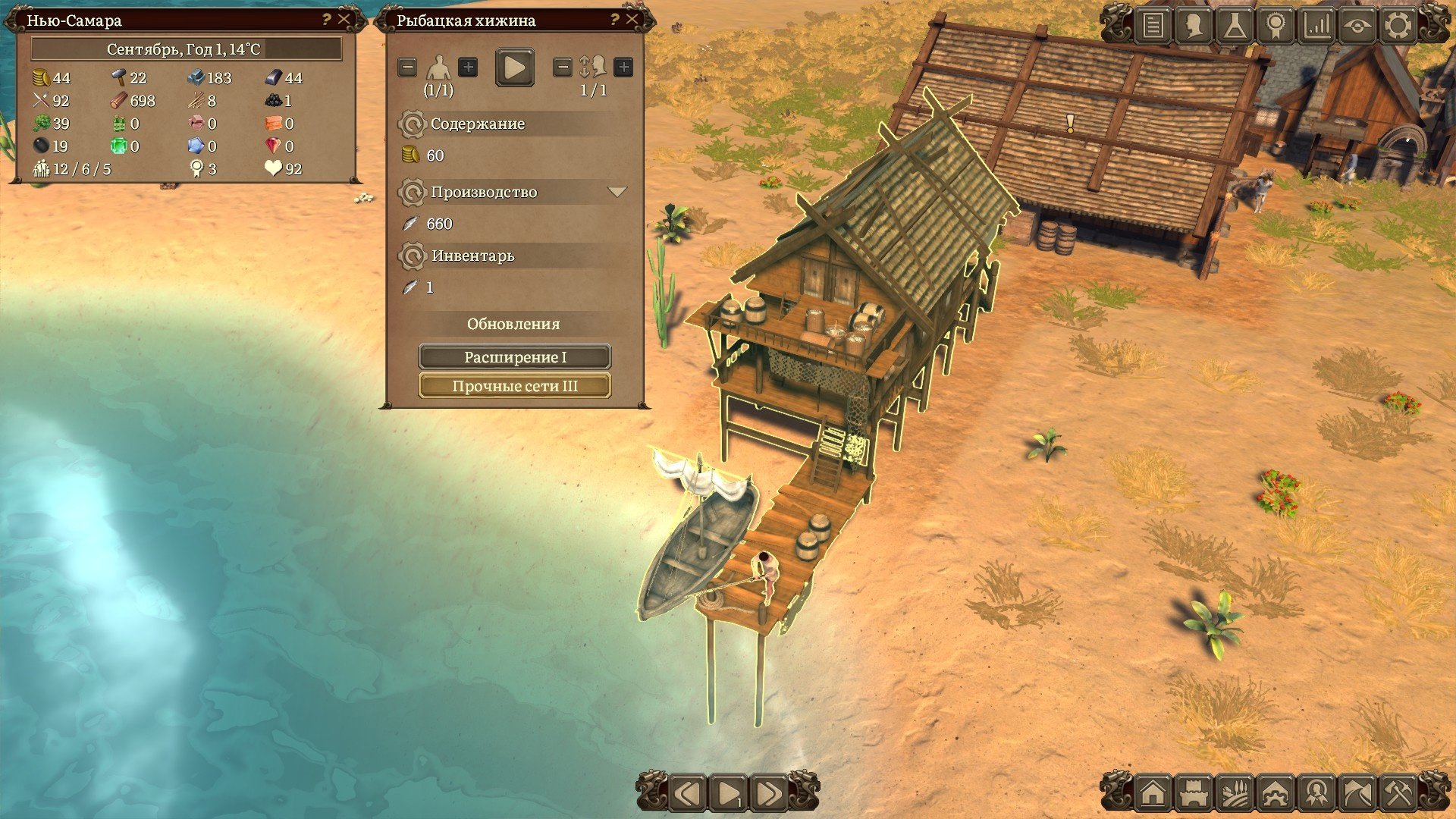Remove a worker with the minus button
The height and width of the screenshot is (819, 1456).
407,67
